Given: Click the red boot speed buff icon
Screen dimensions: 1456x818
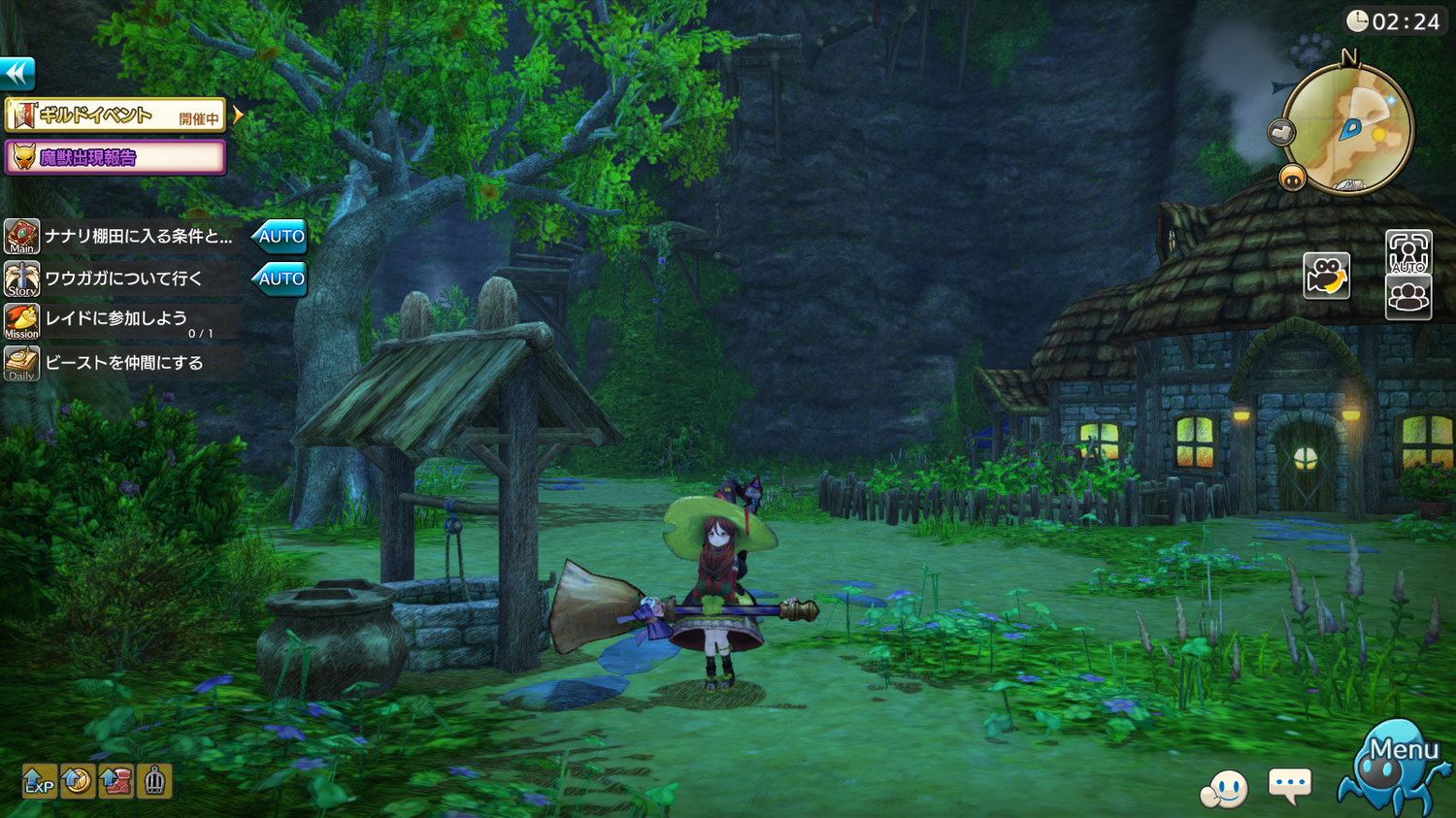Looking at the screenshot, I should [x=116, y=781].
